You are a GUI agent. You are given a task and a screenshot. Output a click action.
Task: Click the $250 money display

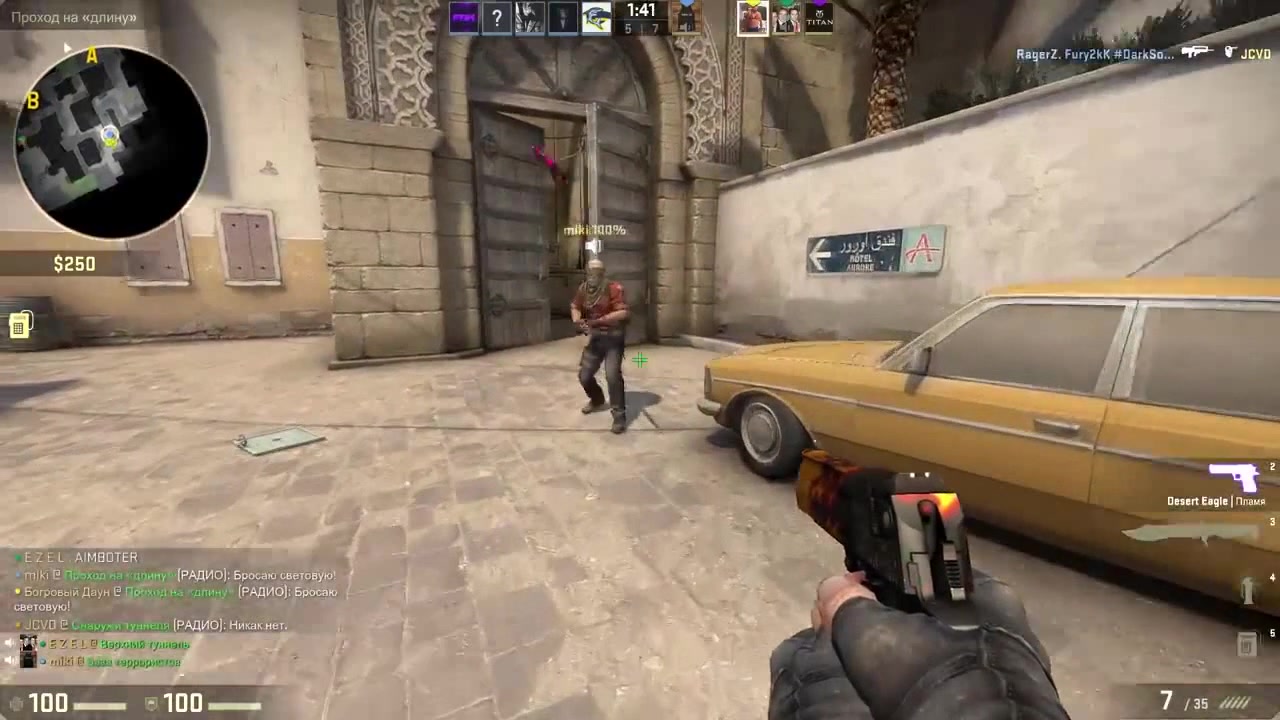[74, 263]
